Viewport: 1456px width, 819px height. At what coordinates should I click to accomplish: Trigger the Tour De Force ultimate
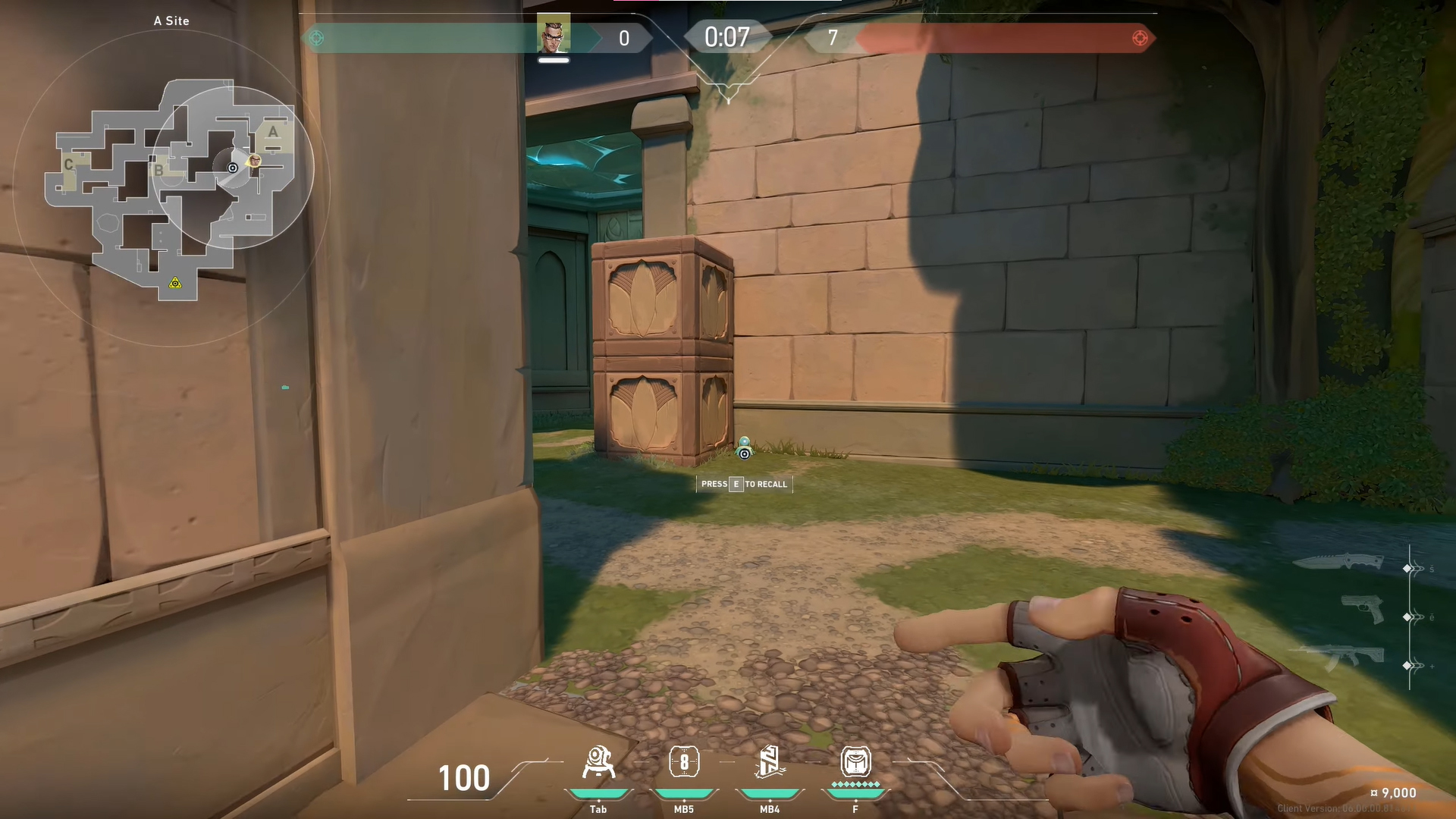855,763
